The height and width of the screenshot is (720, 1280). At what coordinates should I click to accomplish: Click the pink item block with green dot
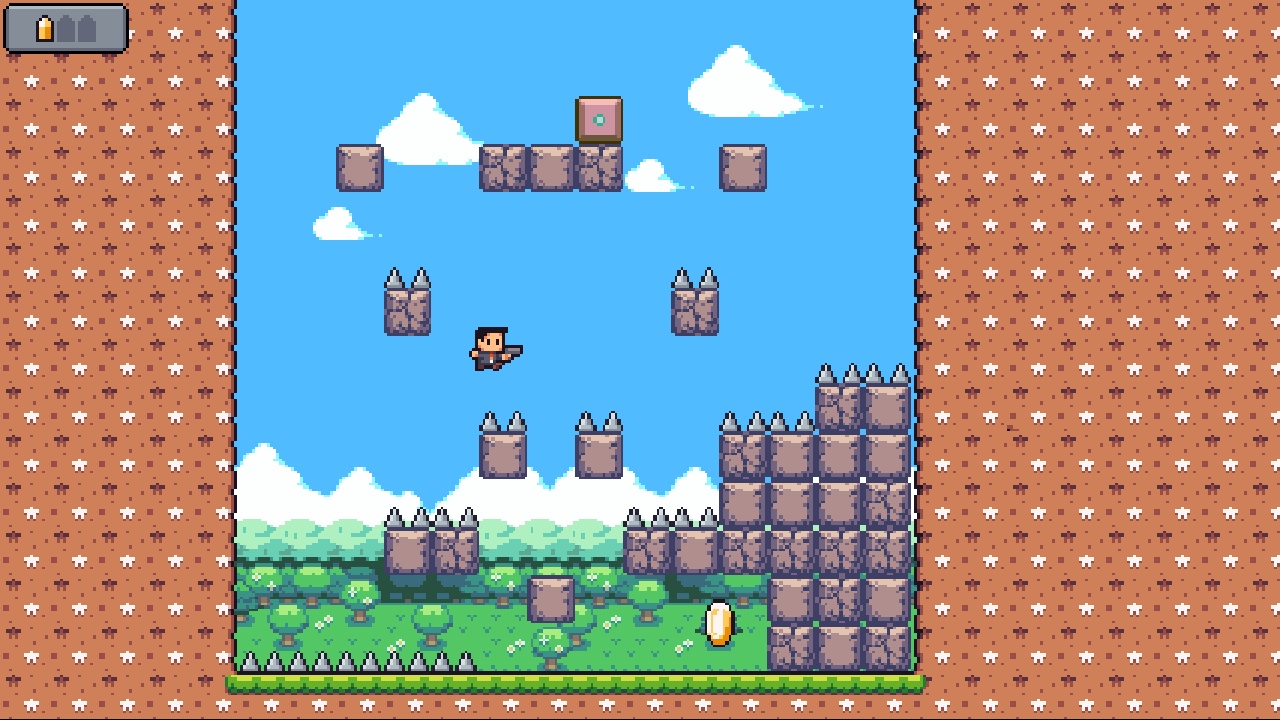pyautogui.click(x=599, y=120)
